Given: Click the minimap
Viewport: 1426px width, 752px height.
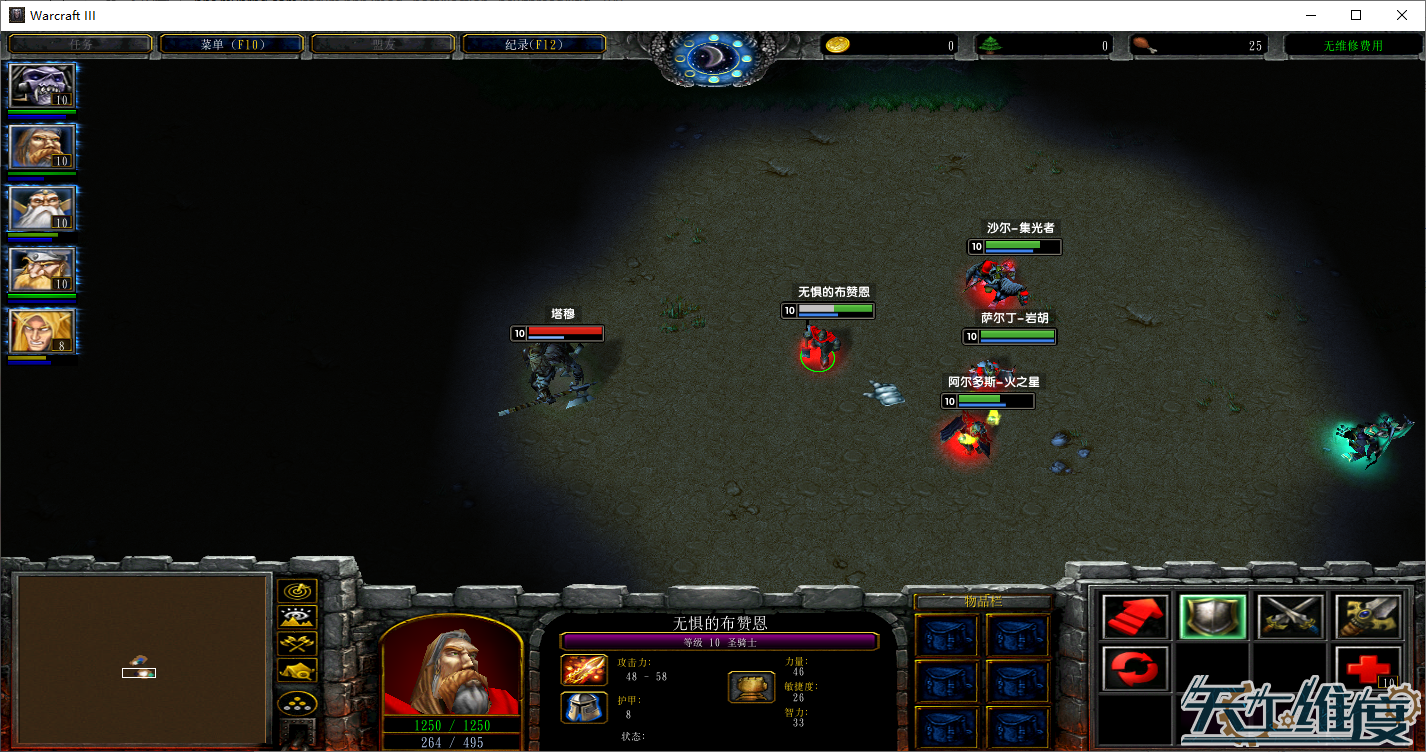Looking at the screenshot, I should click(143, 660).
